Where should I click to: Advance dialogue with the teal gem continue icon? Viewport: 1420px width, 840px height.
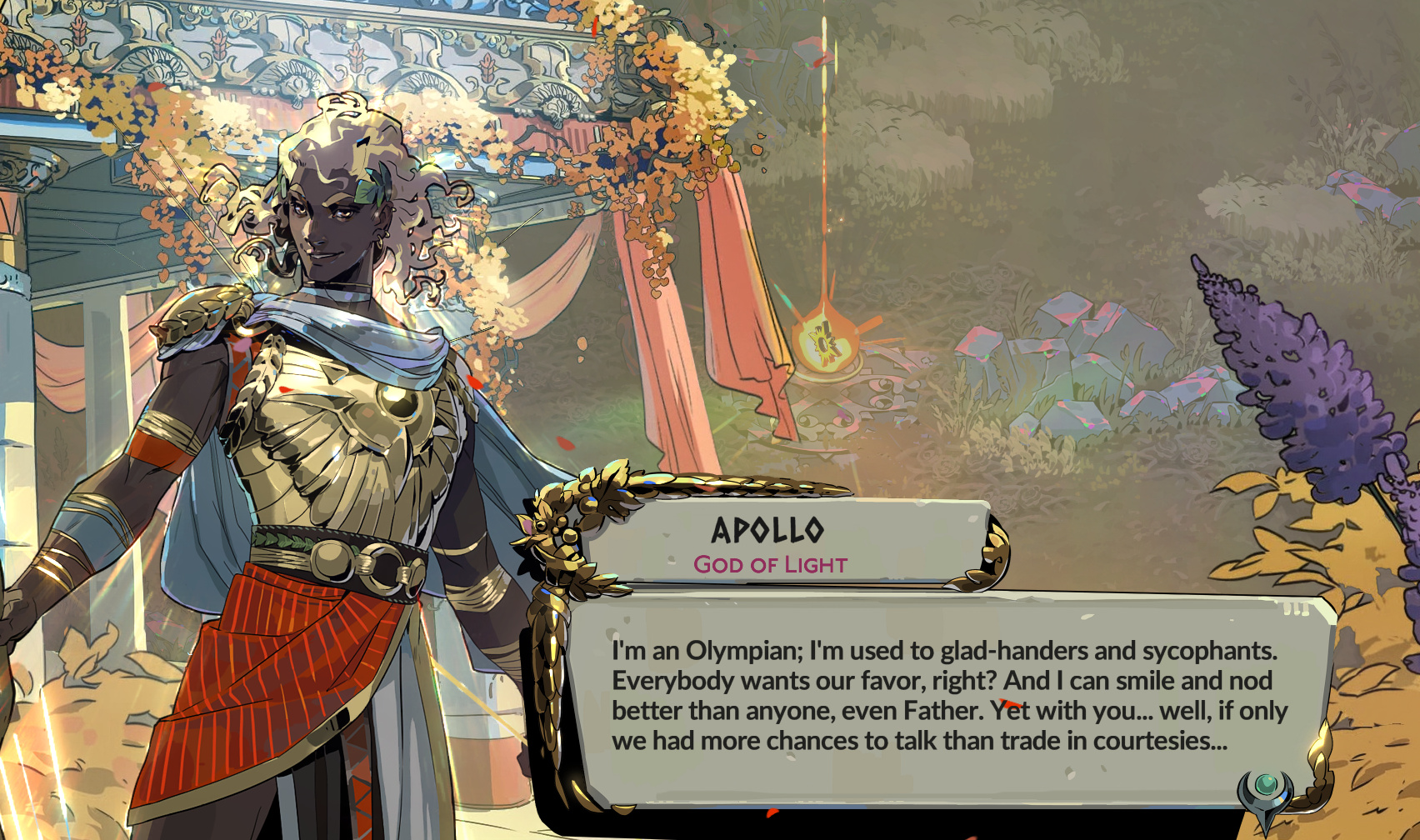1266,787
